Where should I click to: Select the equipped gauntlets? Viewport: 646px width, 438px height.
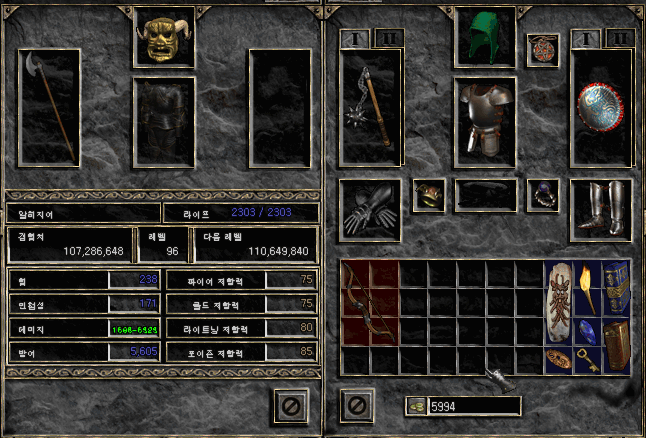coord(369,210)
